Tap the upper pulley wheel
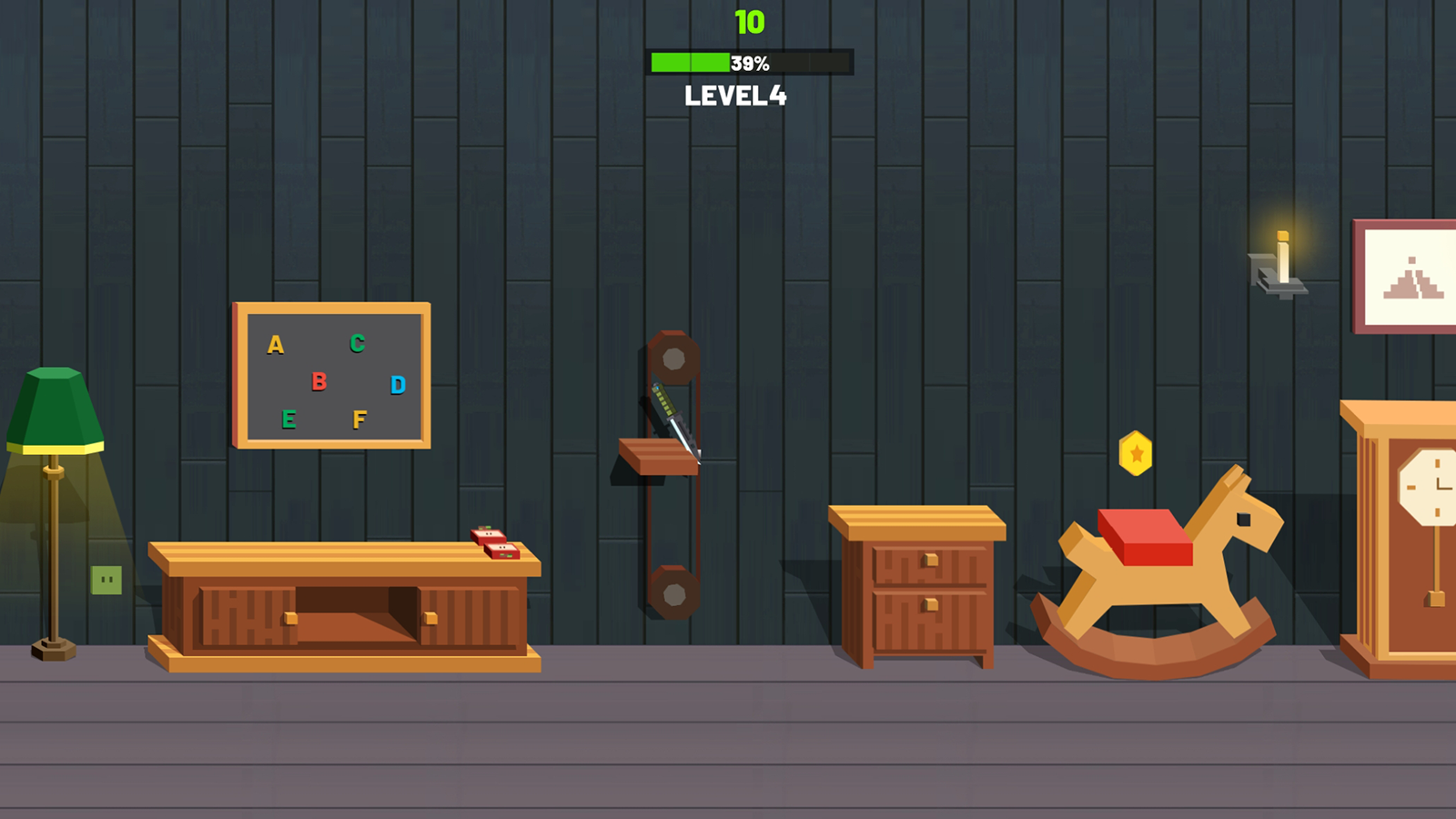 pyautogui.click(x=672, y=359)
